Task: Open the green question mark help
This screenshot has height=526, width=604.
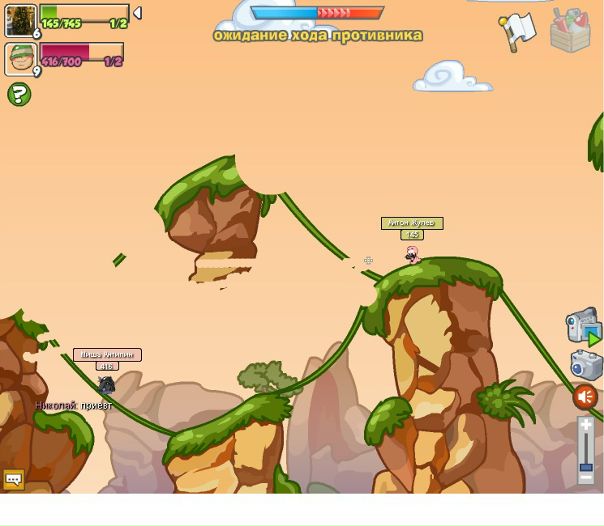Action: point(19,94)
